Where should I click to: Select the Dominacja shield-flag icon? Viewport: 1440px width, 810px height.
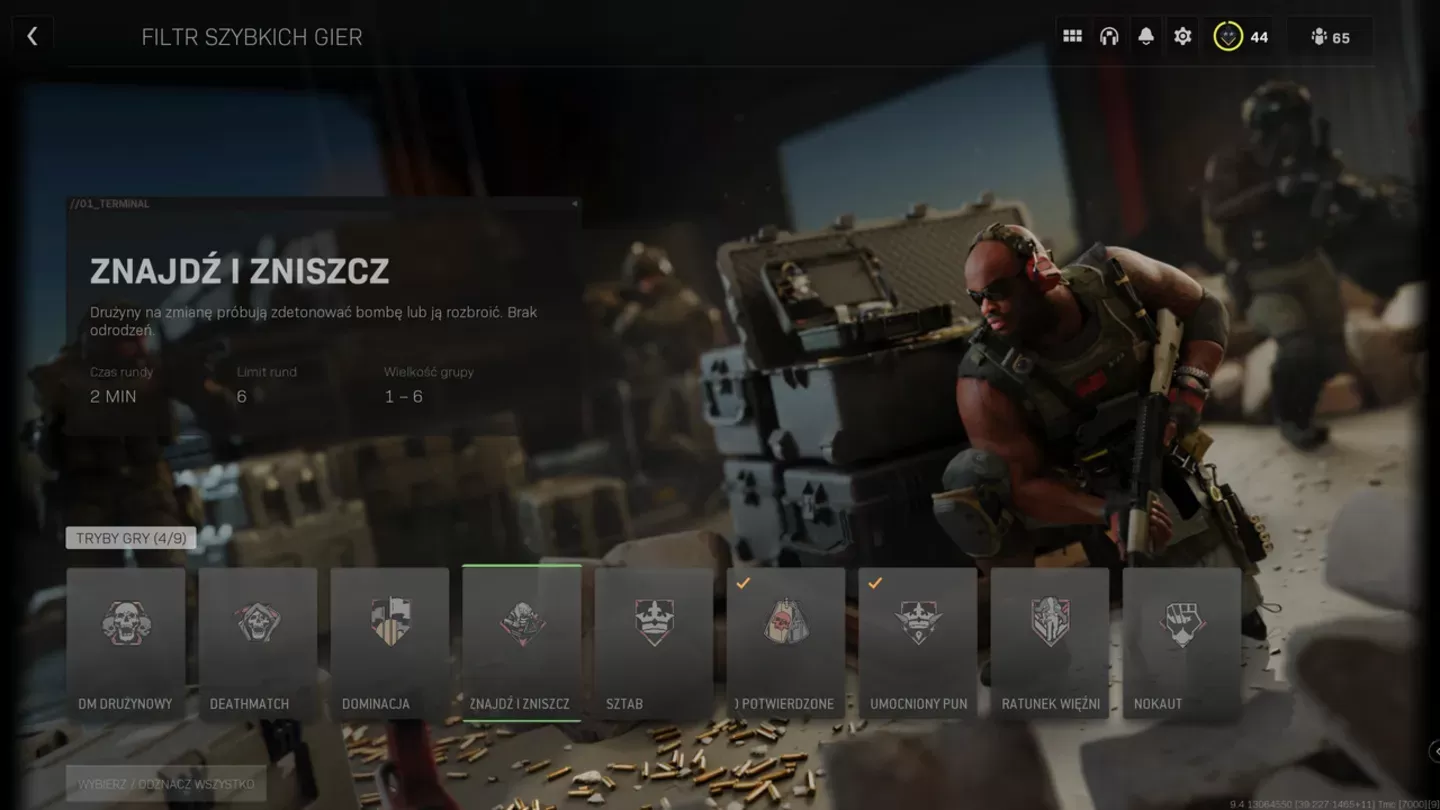390,623
